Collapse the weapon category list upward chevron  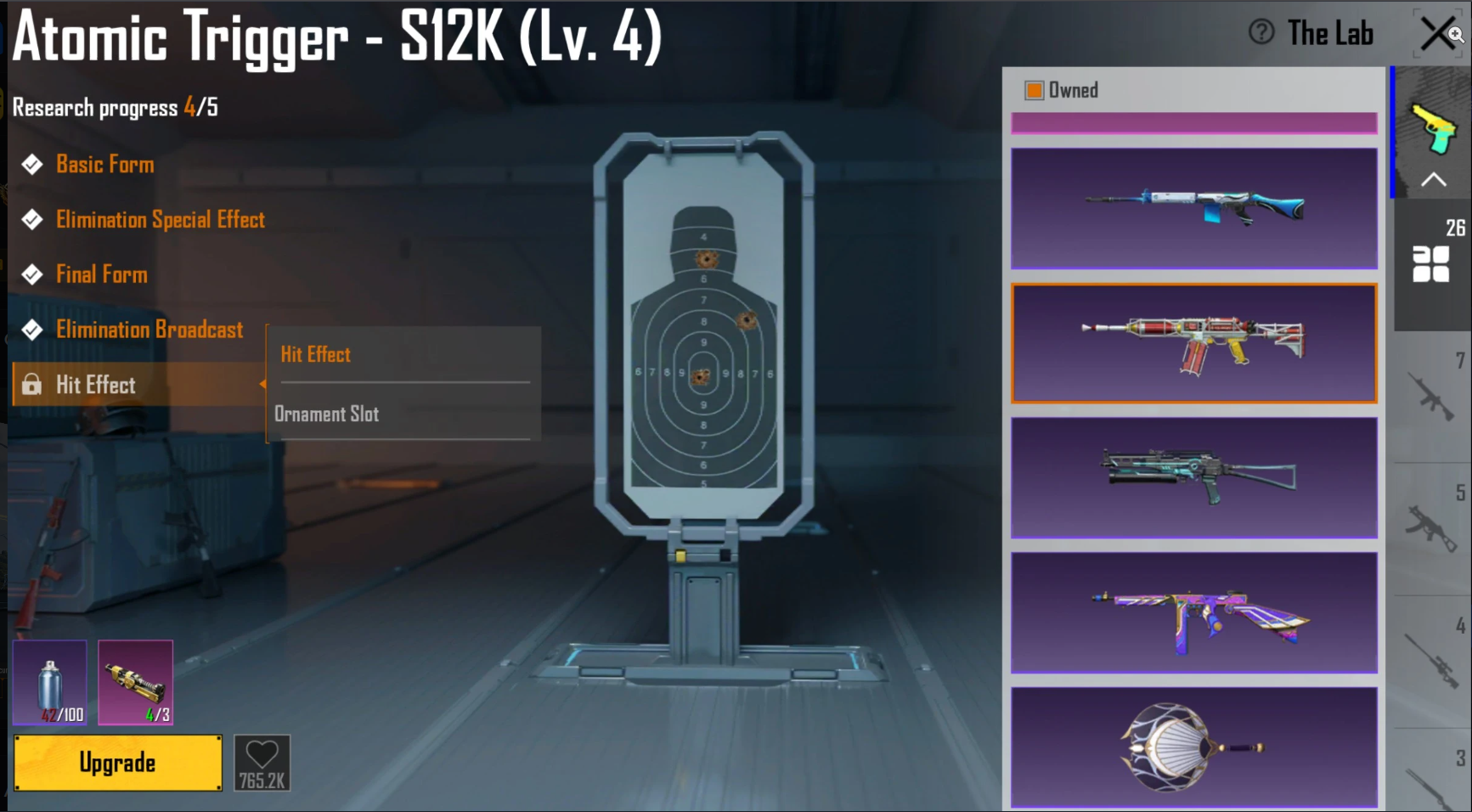(1433, 179)
